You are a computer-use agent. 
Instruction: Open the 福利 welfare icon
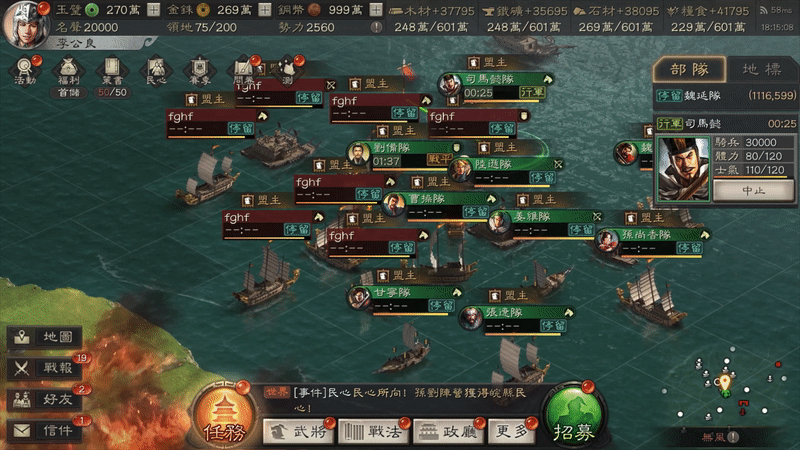point(68,72)
